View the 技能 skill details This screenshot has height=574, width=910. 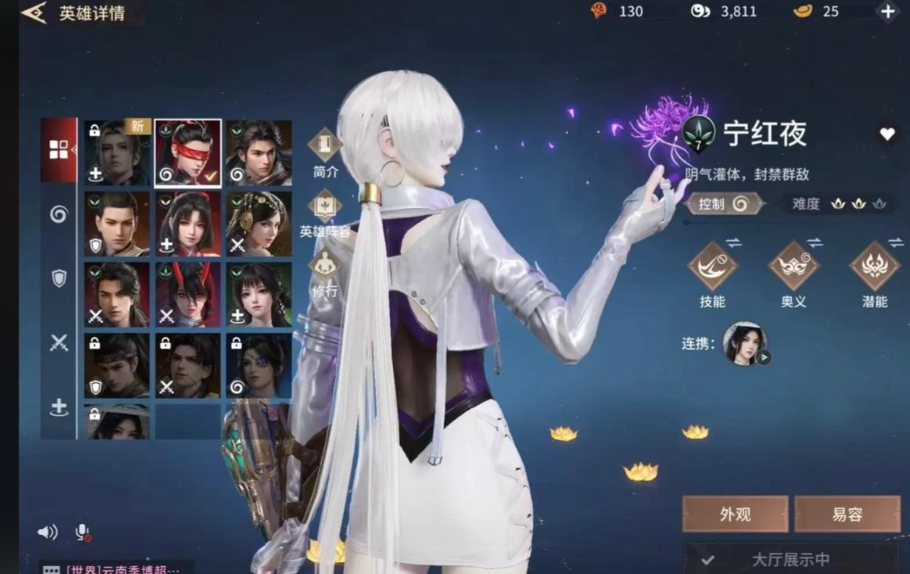[712, 274]
